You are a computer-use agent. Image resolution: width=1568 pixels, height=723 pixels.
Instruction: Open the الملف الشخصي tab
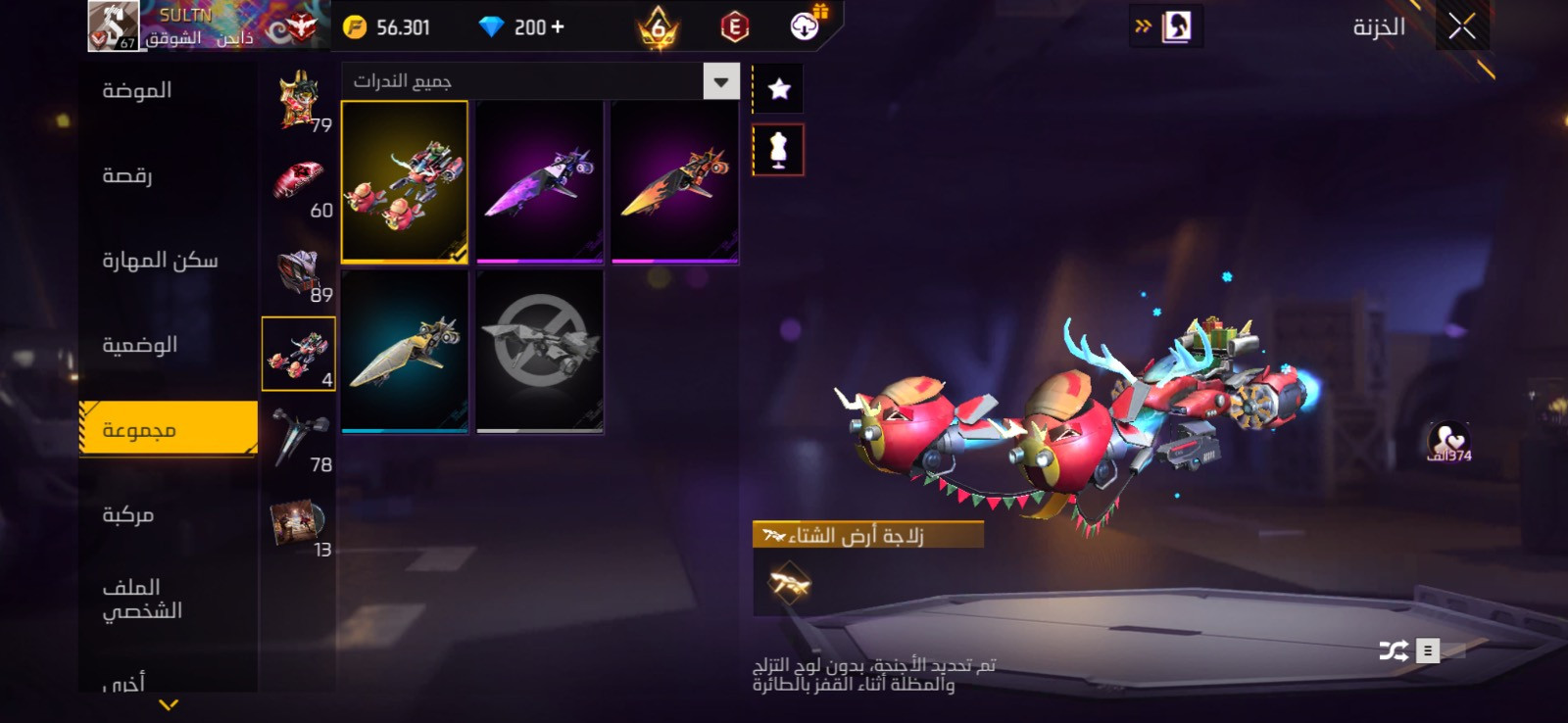tap(142, 599)
